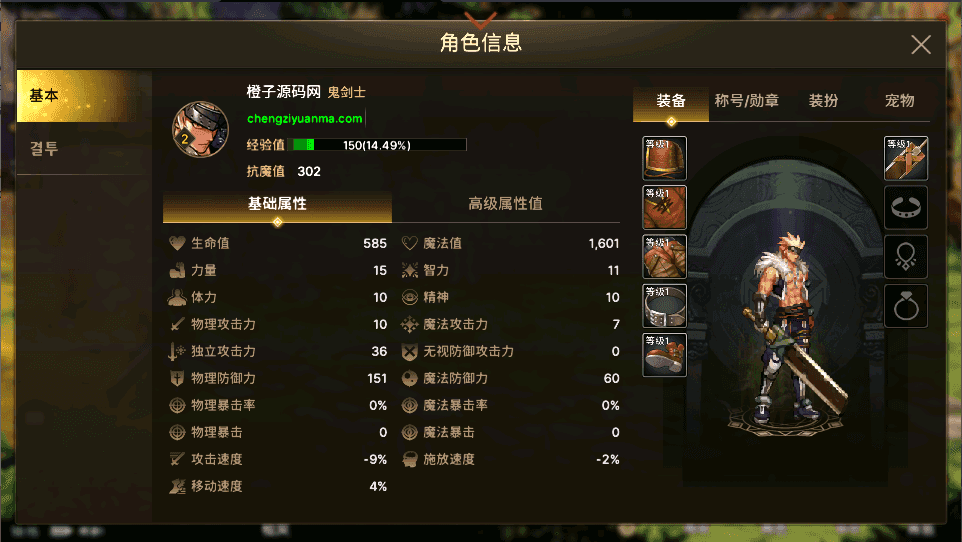Screen dimensions: 962x542
Task: Select the equipped sword weapon slot
Action: point(906,158)
